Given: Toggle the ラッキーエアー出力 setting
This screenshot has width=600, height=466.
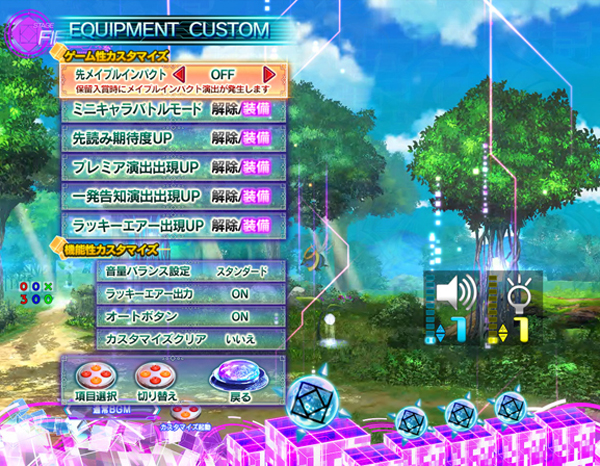Looking at the screenshot, I should pyautogui.click(x=190, y=294).
